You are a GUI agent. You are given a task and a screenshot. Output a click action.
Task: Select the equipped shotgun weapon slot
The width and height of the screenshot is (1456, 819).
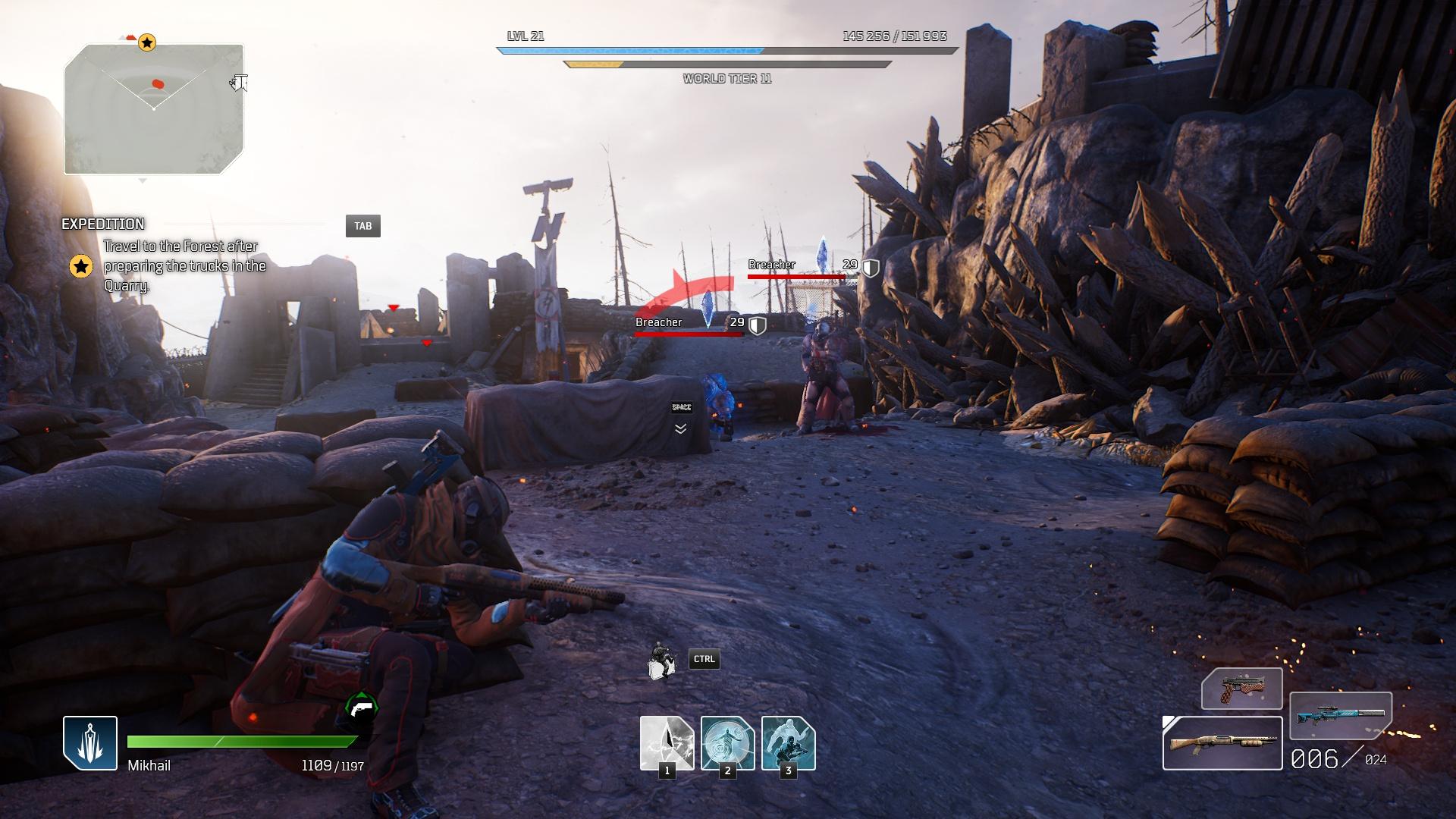[x=1222, y=743]
